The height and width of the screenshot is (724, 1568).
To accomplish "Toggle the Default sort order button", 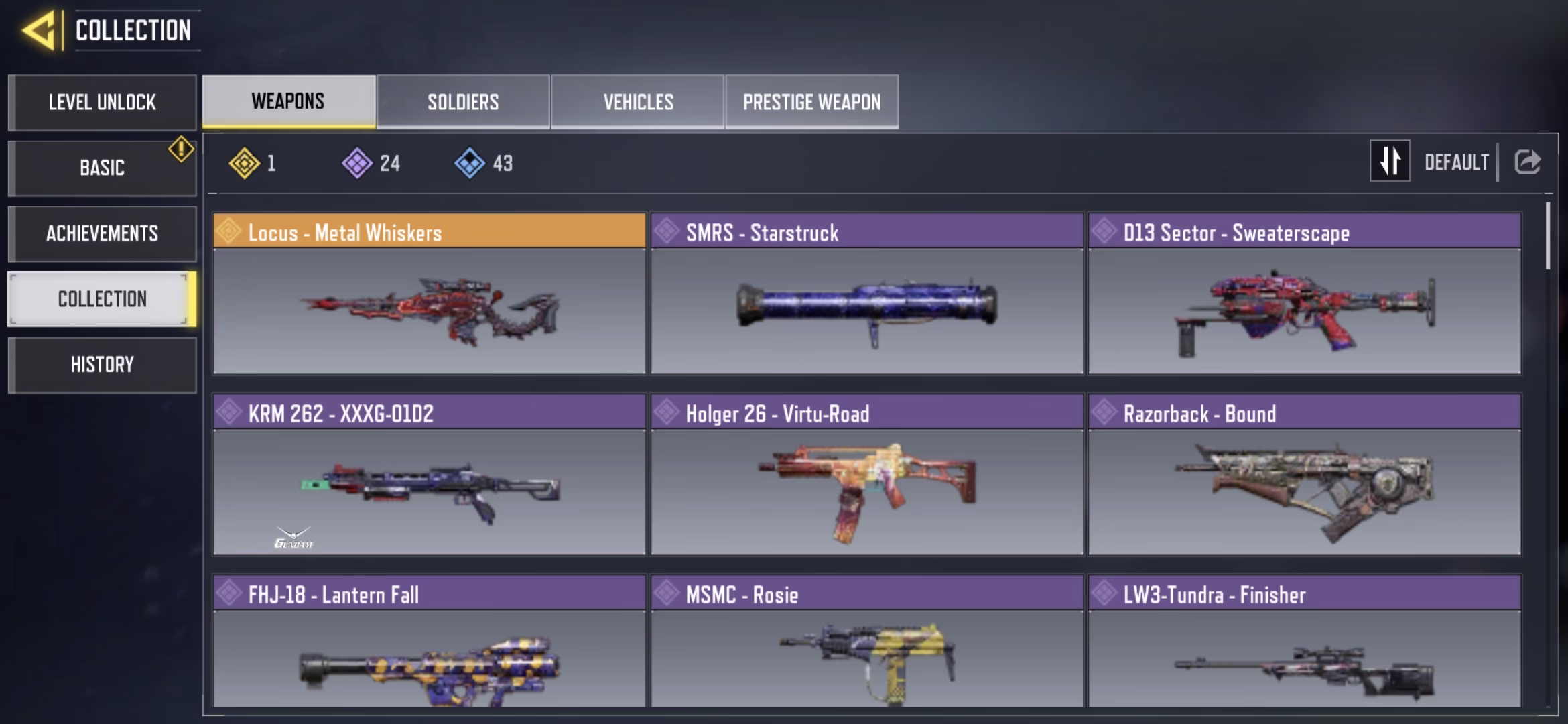I will (x=1390, y=162).
